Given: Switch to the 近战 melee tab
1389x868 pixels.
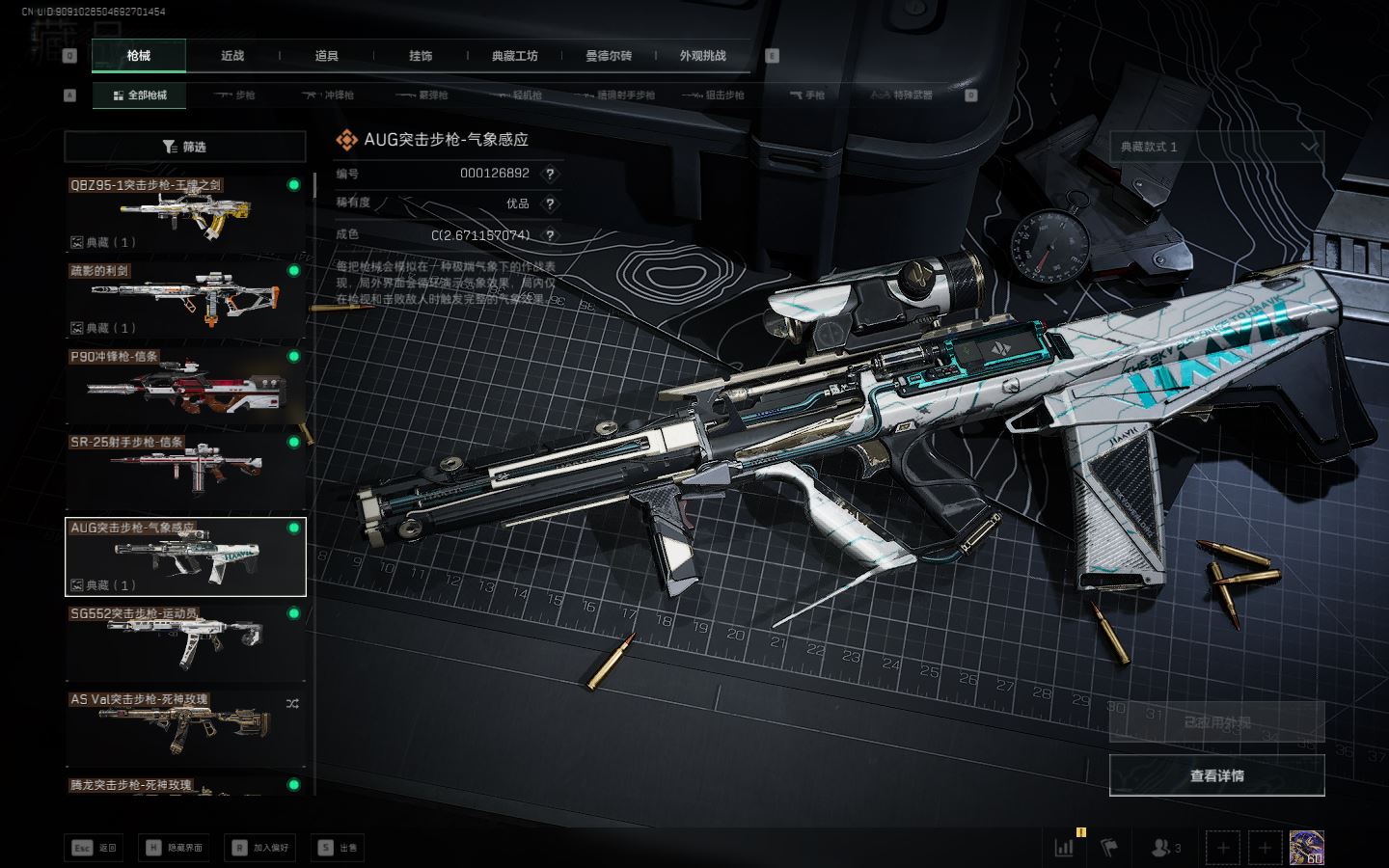Looking at the screenshot, I should coord(232,56).
